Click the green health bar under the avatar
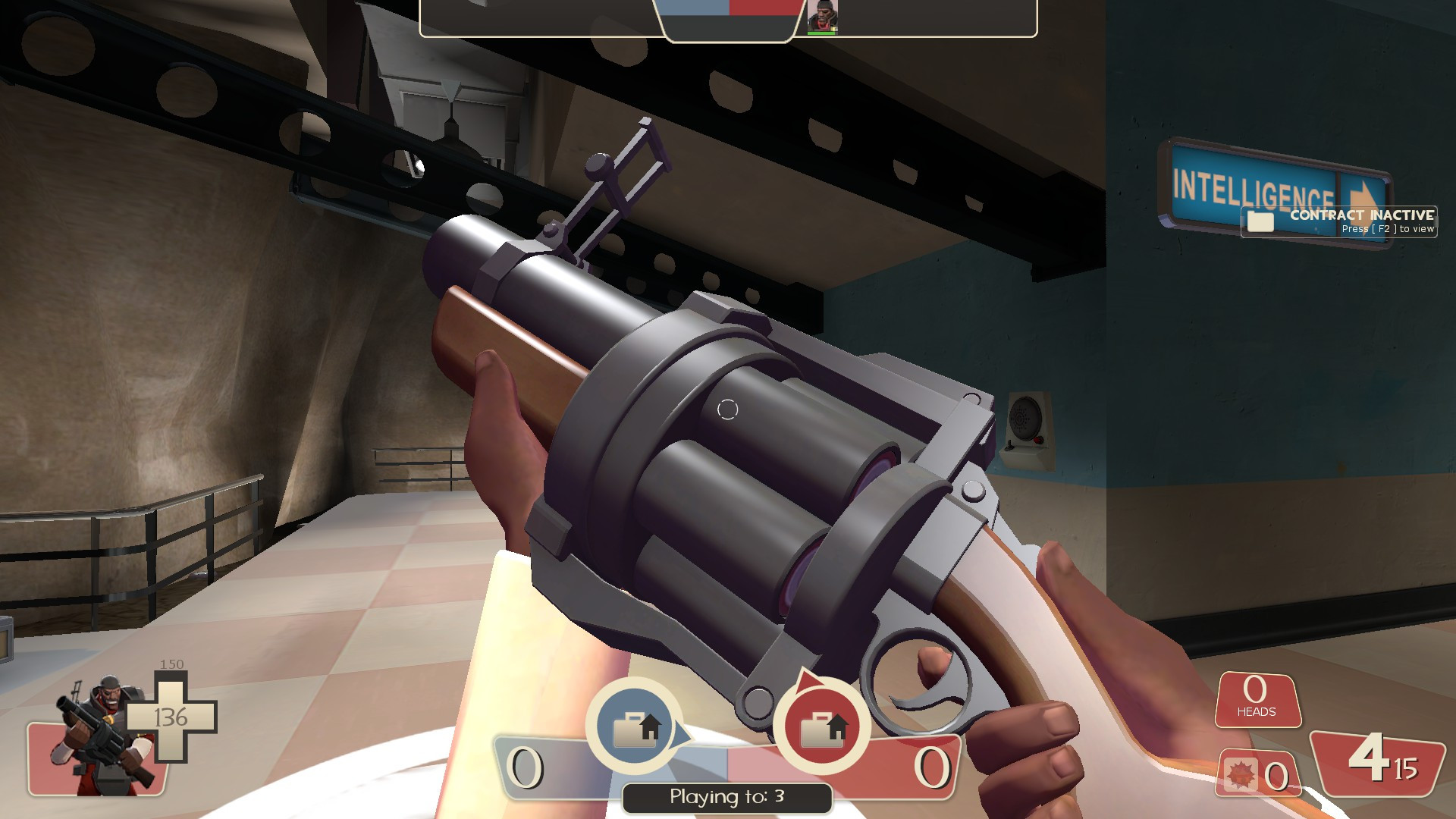Screen dimensions: 1456x819 (821, 32)
